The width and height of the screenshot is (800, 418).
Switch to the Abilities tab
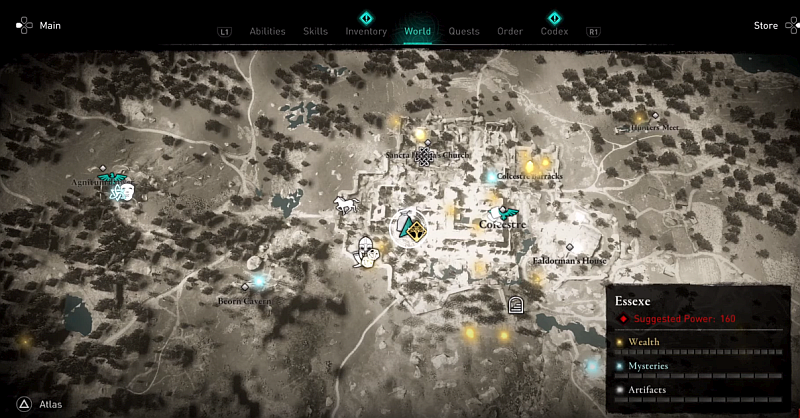(x=267, y=31)
